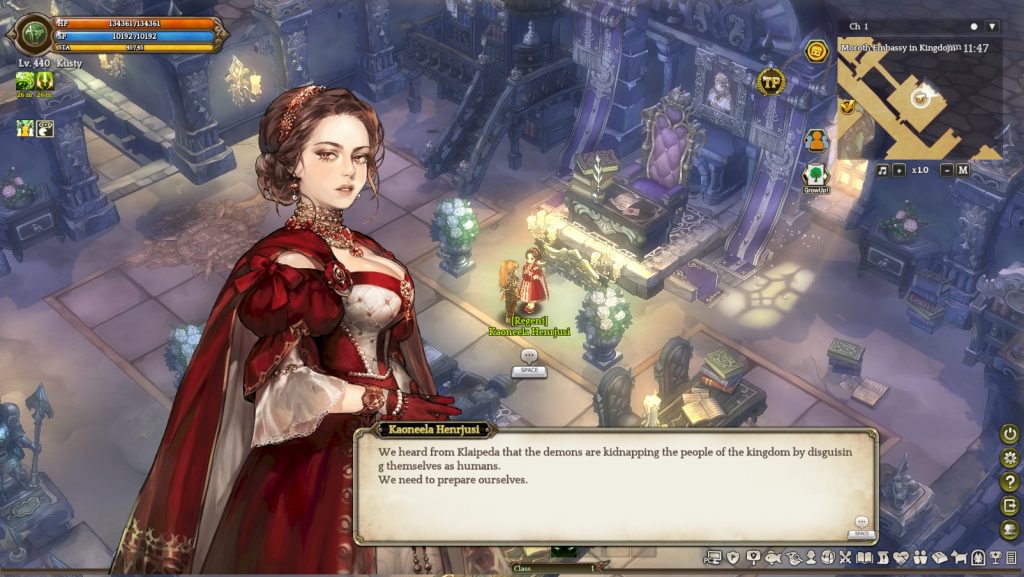Open the question mark help icon
This screenshot has width=1024, height=577.
coord(1010,482)
